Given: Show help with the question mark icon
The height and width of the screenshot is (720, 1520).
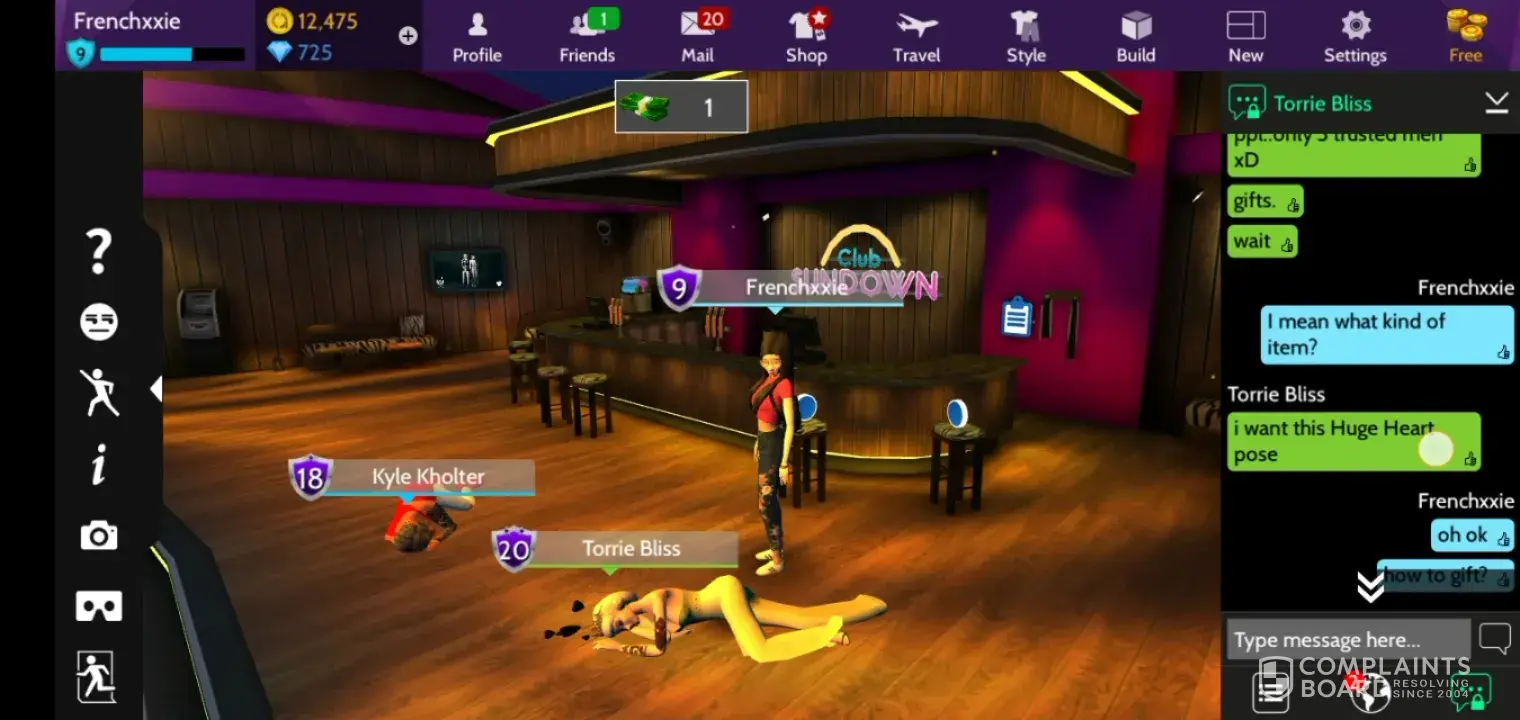Looking at the screenshot, I should 98,251.
